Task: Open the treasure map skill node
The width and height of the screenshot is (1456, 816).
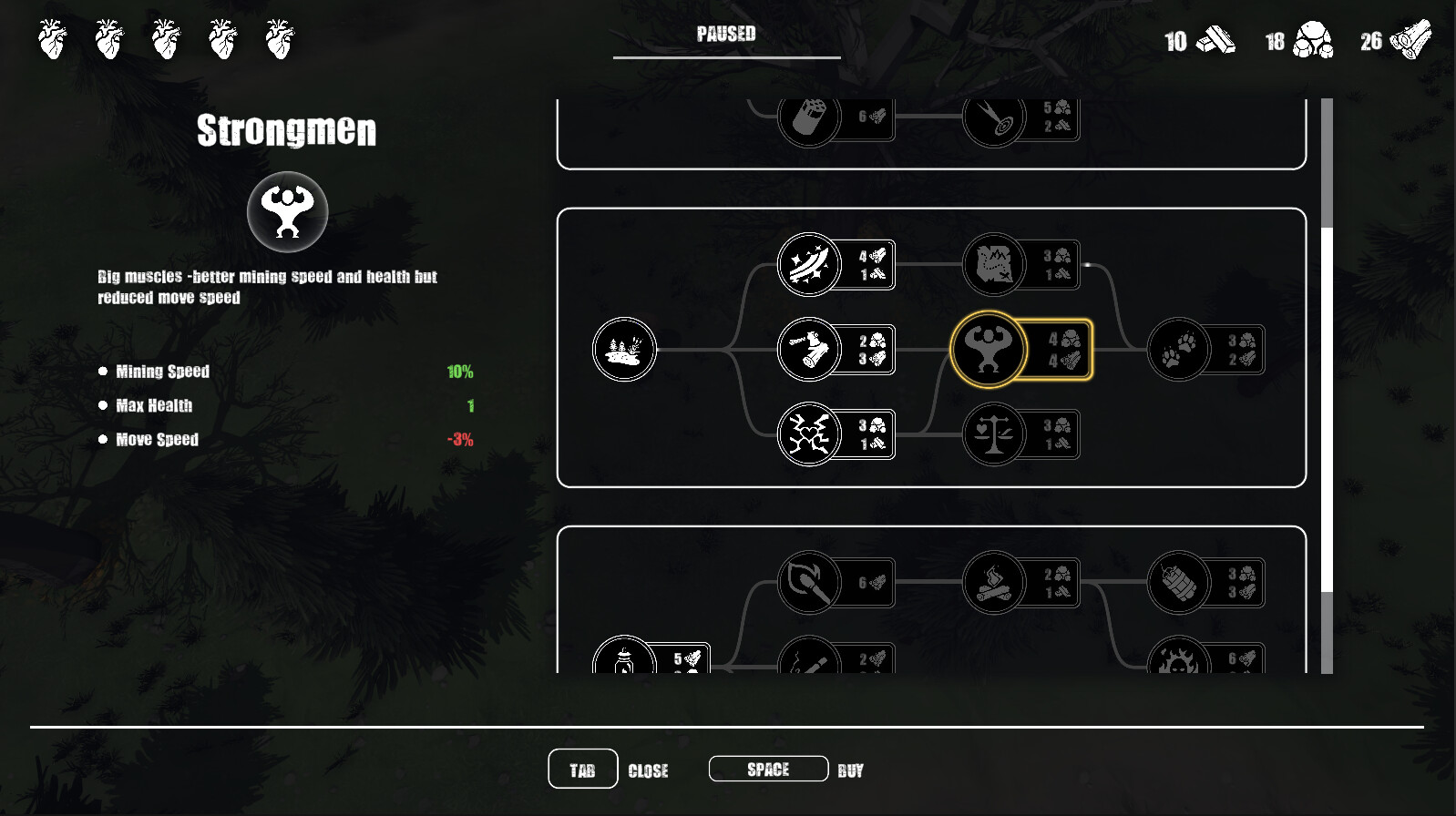Action: click(993, 265)
